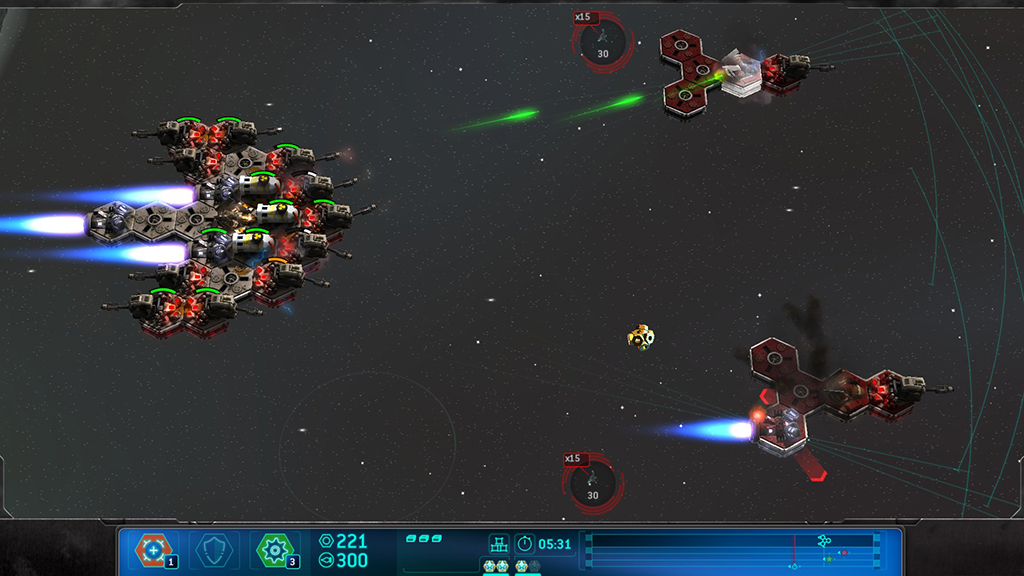Open the ship structure build icon

click(498, 543)
